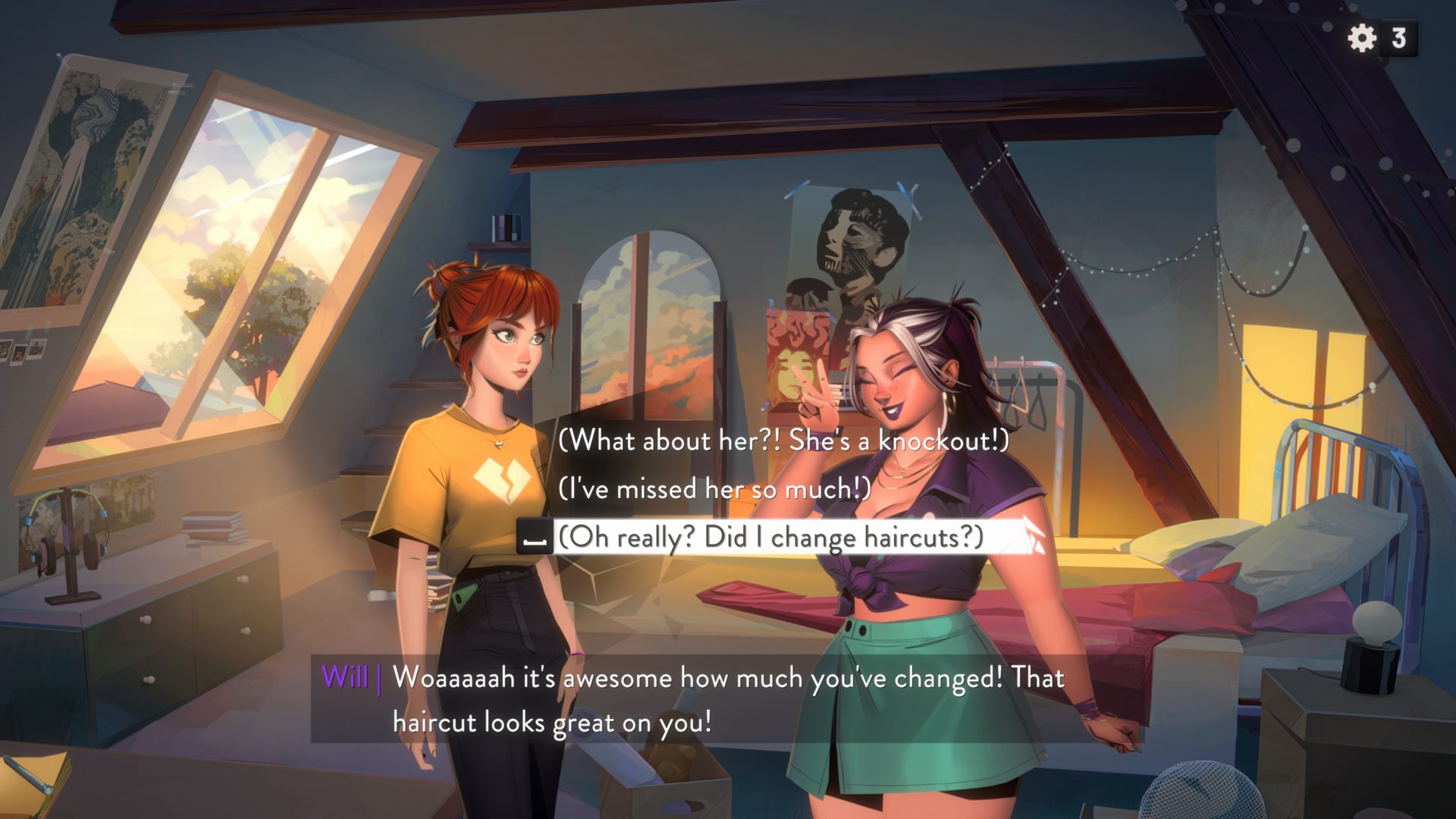Select the "I've missed her so much!" response
The image size is (1456, 819).
tap(714, 489)
